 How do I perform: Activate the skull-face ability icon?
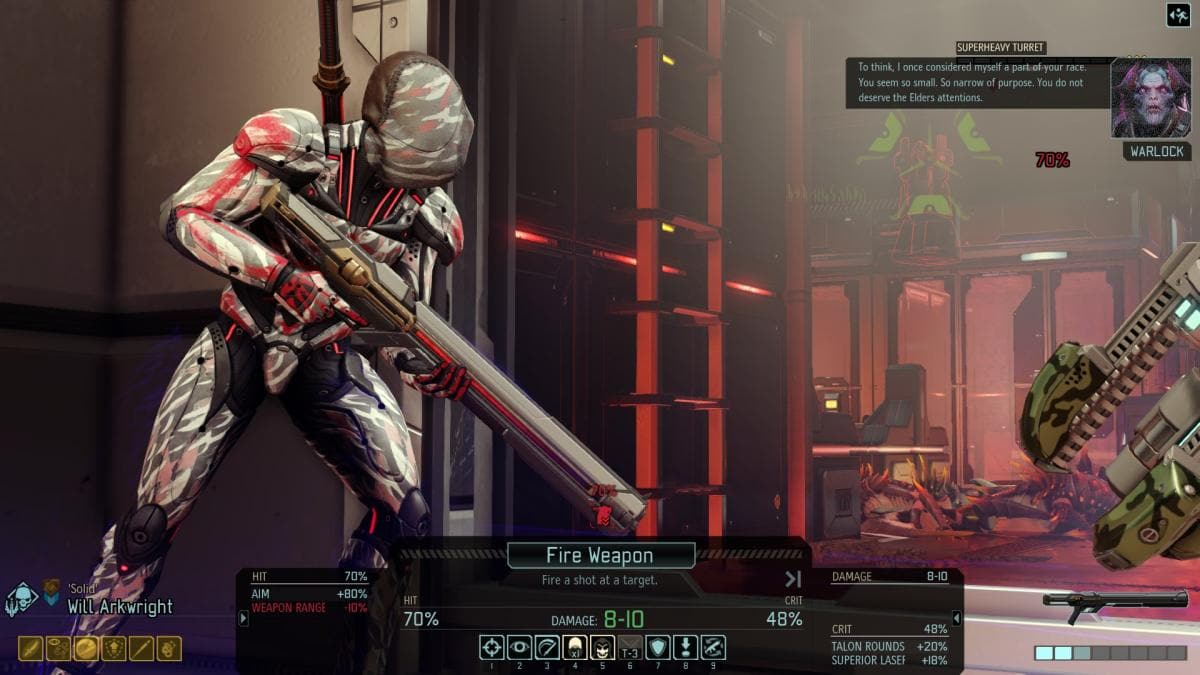(602, 648)
